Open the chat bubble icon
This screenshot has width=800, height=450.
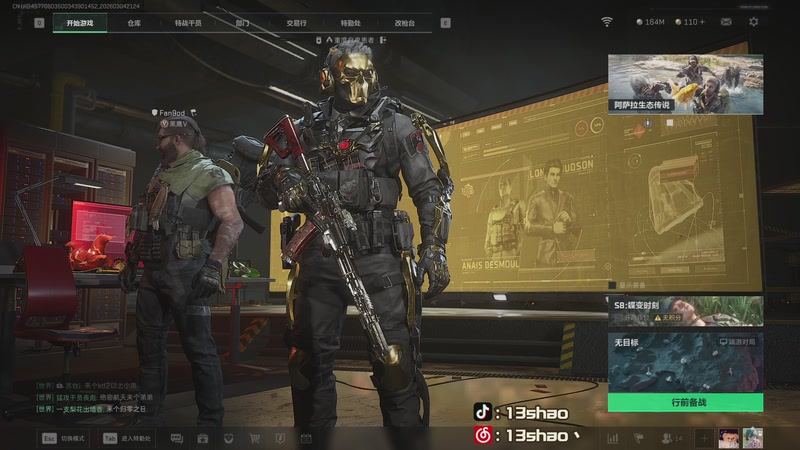177,438
